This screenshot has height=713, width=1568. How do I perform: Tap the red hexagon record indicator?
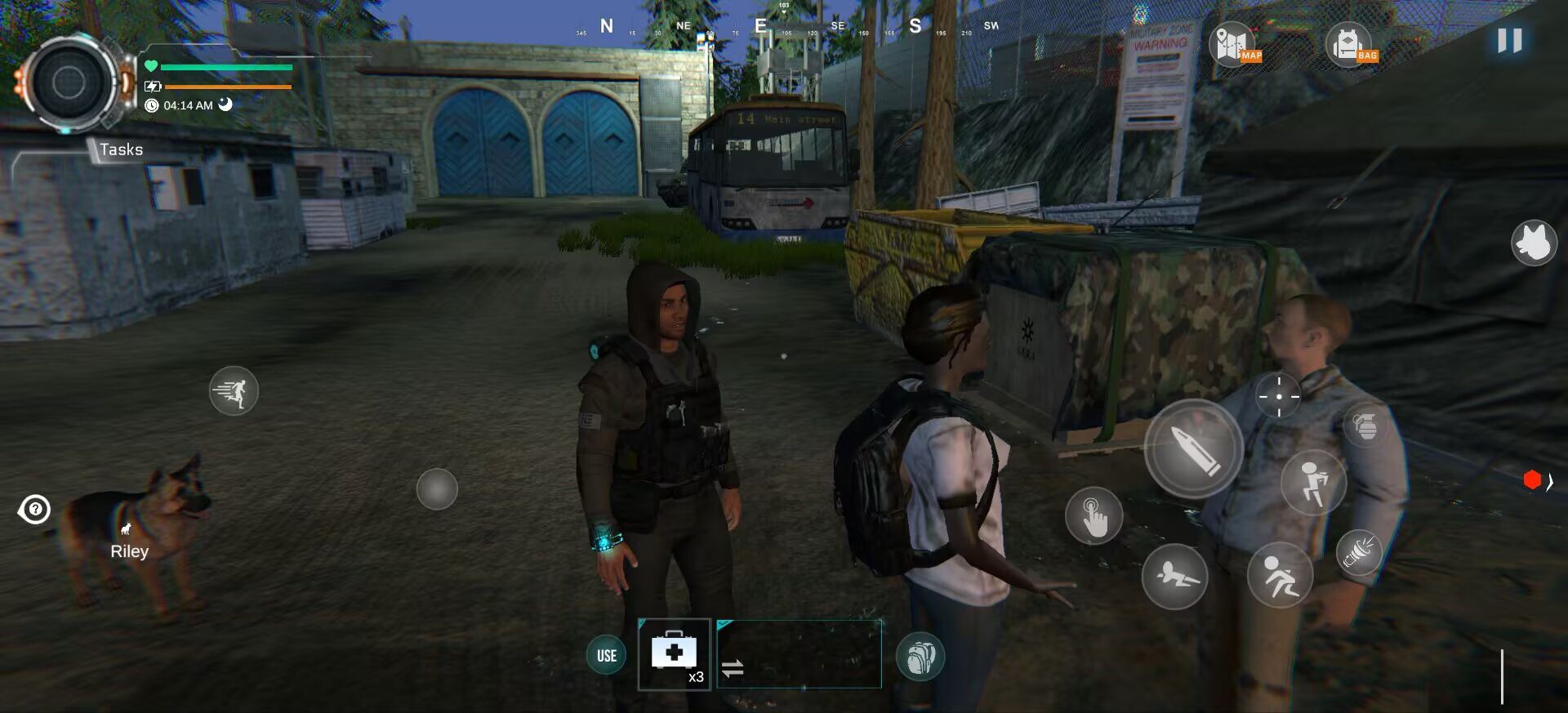1532,480
